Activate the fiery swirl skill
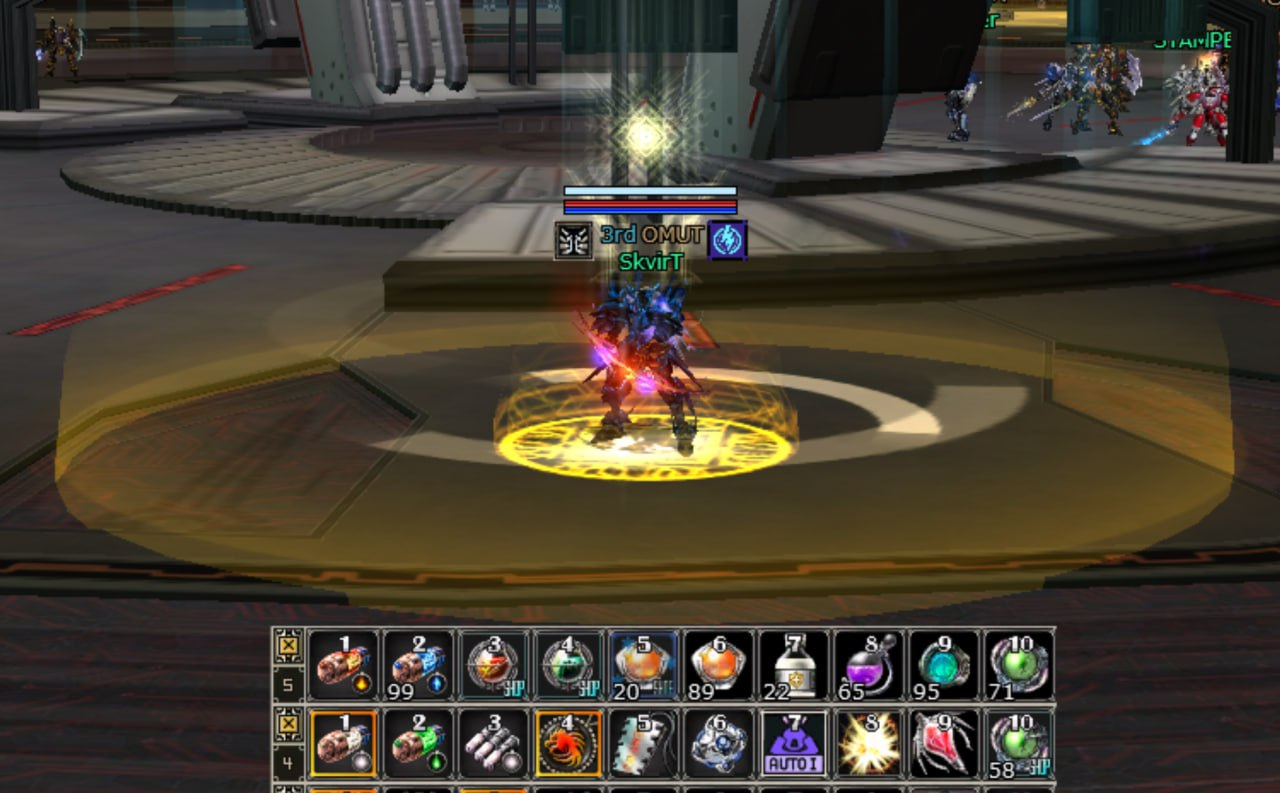 coord(569,744)
